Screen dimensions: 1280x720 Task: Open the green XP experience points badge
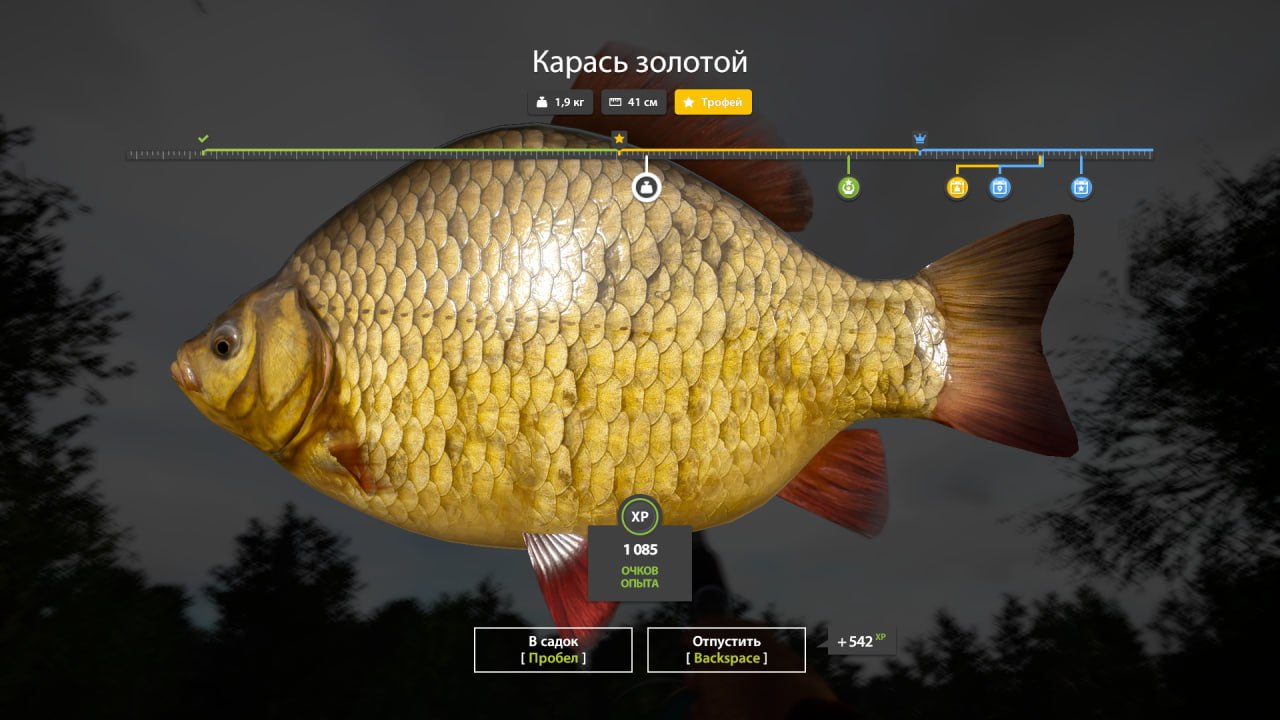(x=640, y=516)
